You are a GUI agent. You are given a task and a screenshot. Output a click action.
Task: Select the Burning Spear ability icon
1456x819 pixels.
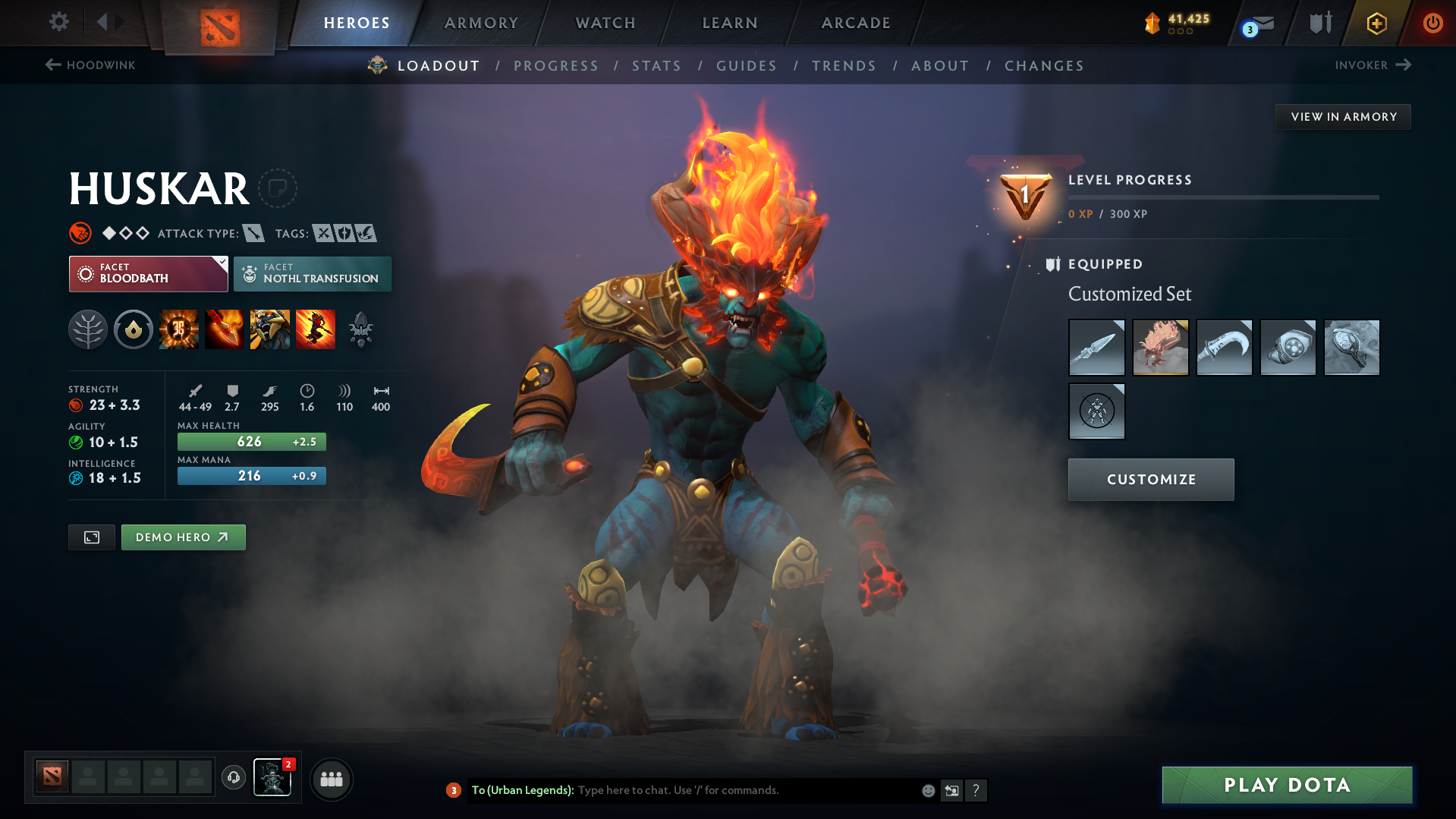(225, 329)
